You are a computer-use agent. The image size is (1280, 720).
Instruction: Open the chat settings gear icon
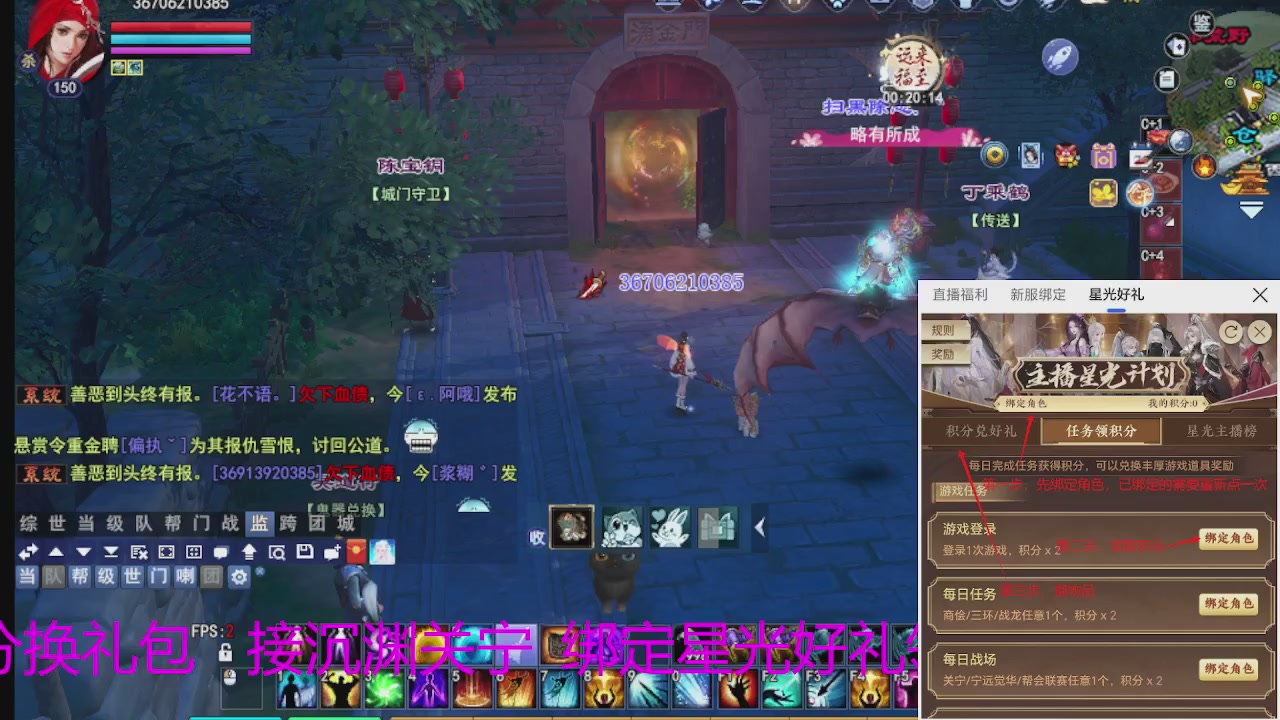[239, 576]
